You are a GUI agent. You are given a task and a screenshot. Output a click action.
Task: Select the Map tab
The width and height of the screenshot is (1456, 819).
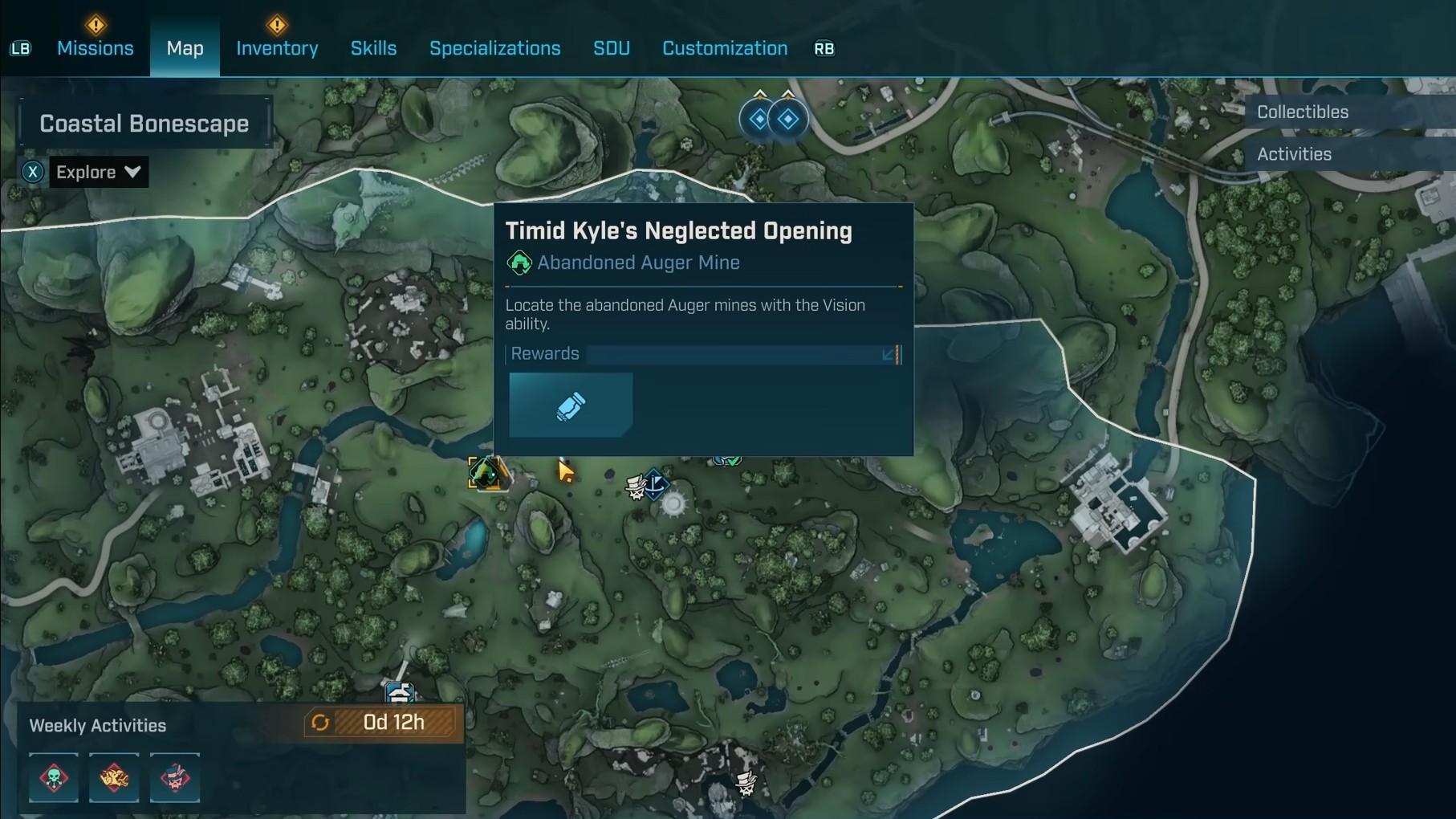pyautogui.click(x=185, y=48)
